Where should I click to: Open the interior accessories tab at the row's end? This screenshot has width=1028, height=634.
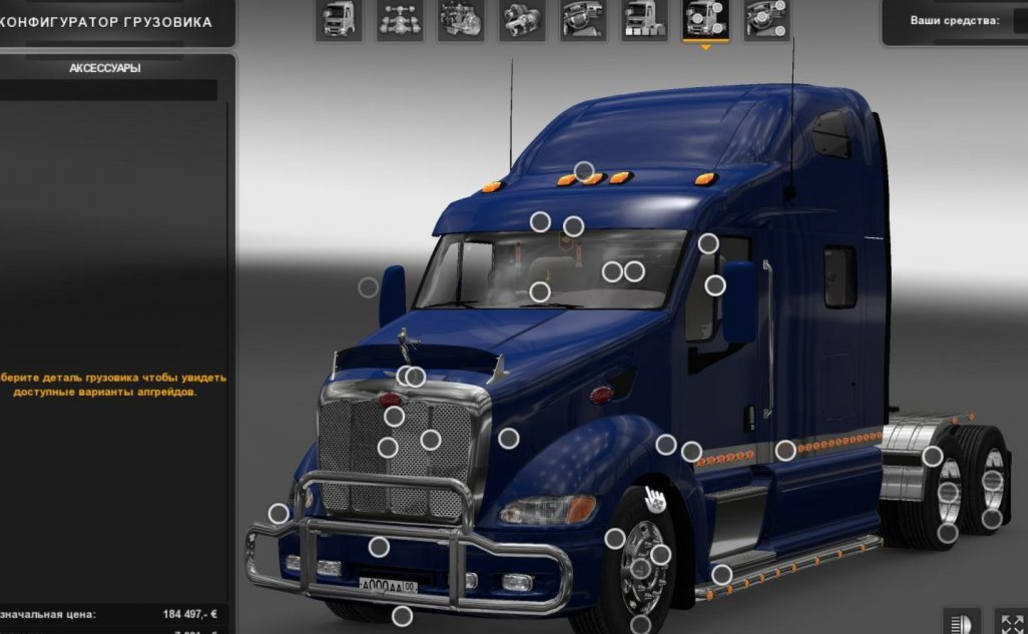767,19
